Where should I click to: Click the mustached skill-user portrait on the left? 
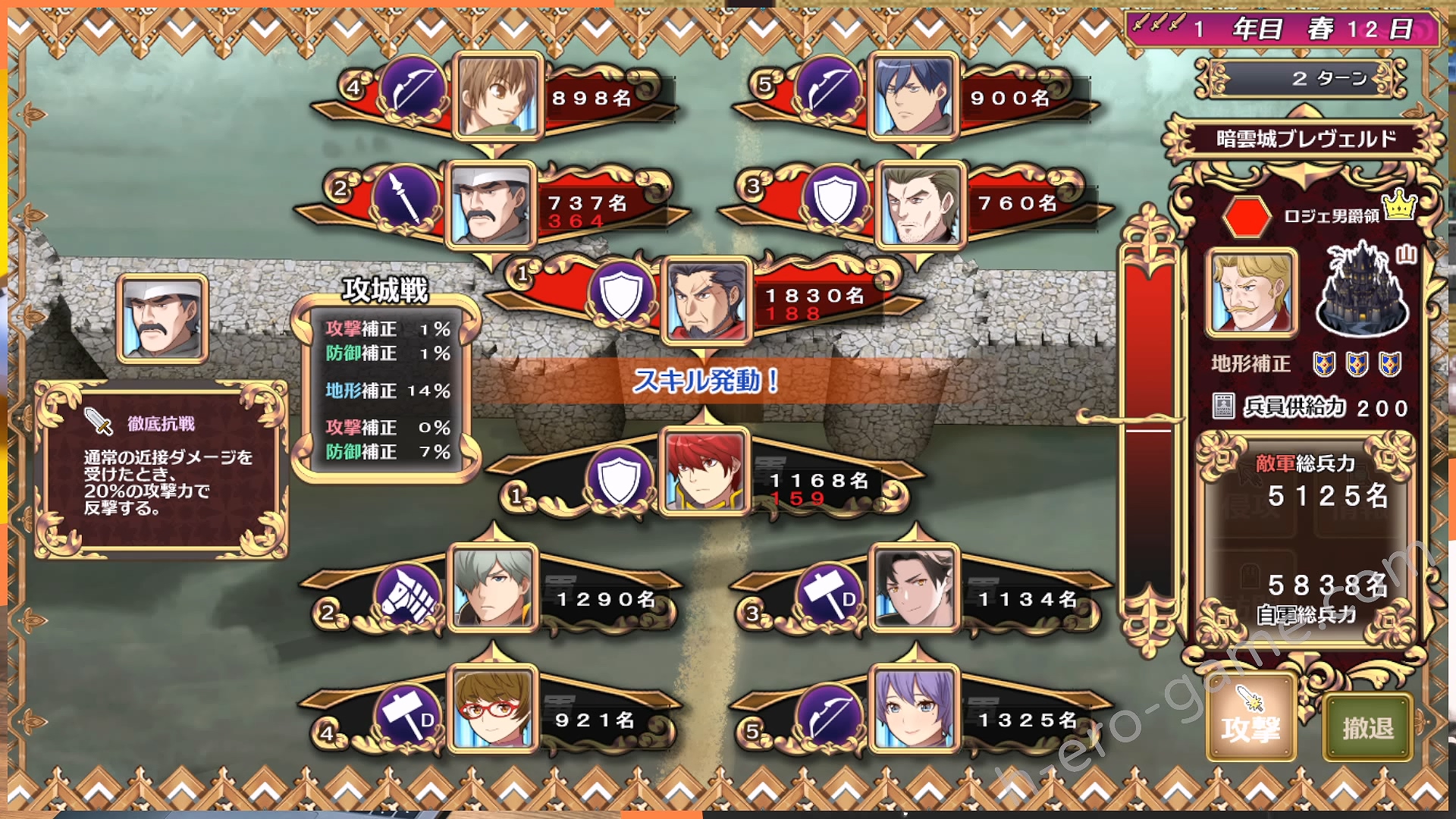point(162,318)
